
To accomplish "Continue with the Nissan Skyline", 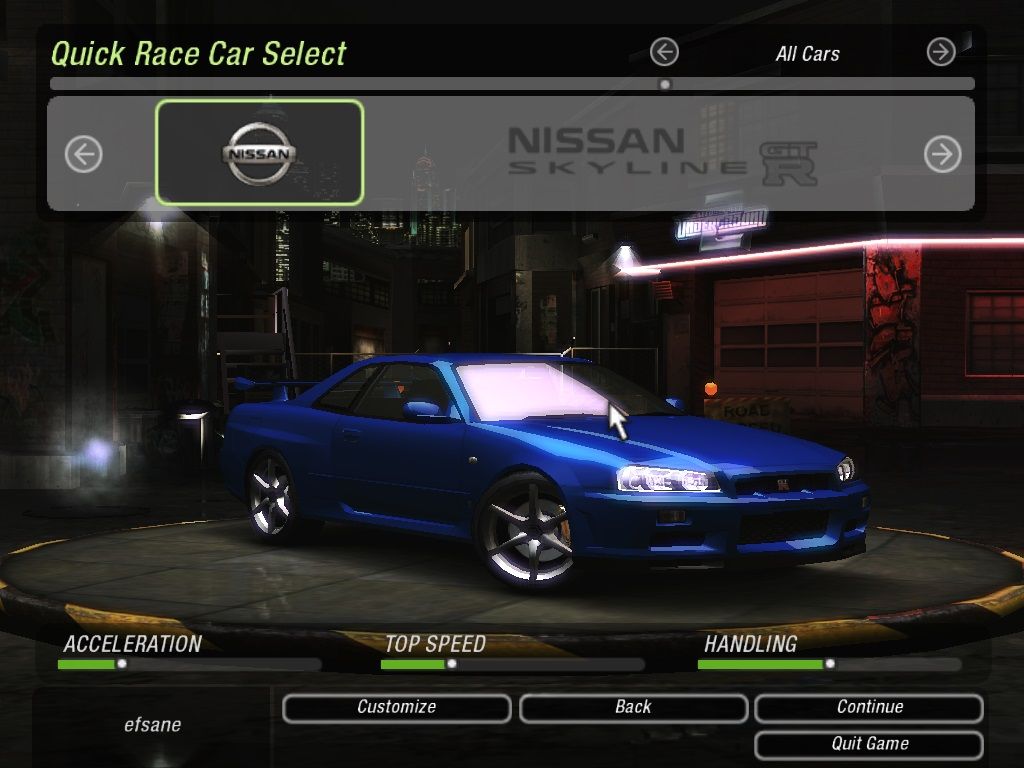I will click(x=869, y=708).
